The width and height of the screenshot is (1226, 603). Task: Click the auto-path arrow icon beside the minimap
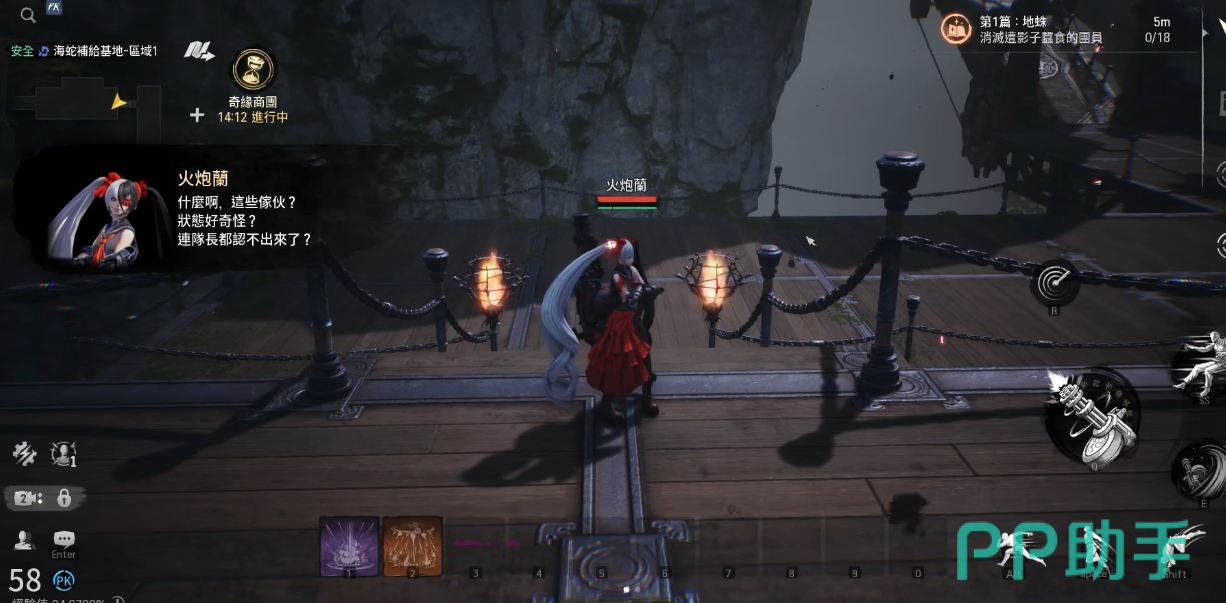coord(200,51)
